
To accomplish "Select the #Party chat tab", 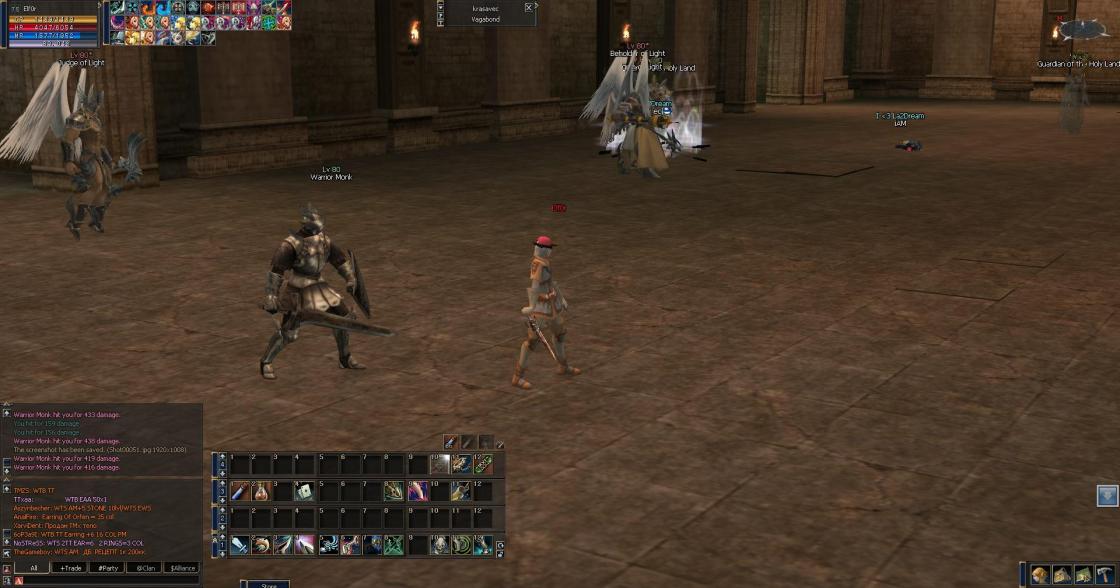I will pos(107,567).
